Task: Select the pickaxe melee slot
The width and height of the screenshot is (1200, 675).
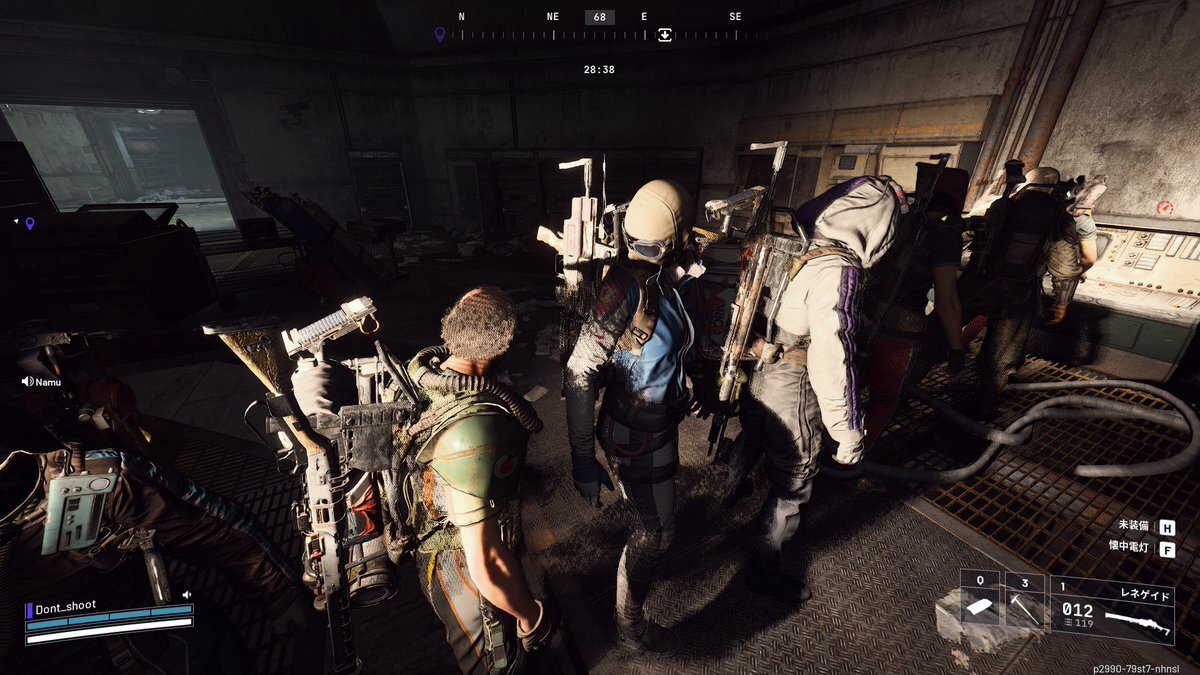Action: coord(1024,606)
